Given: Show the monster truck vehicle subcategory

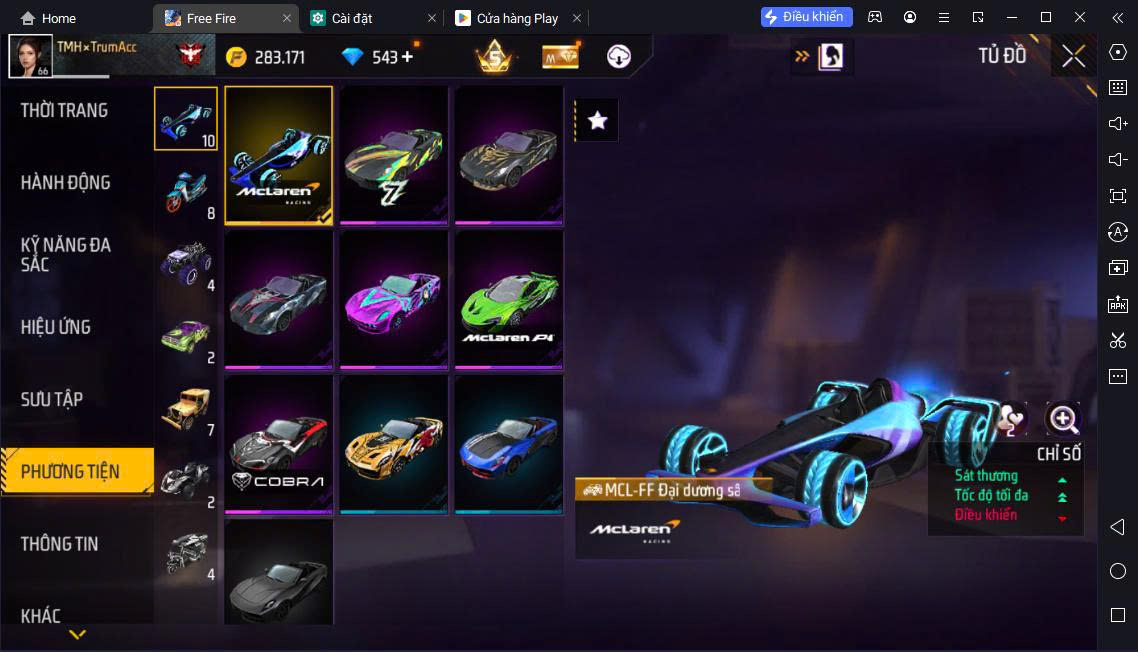Looking at the screenshot, I should point(186,263).
